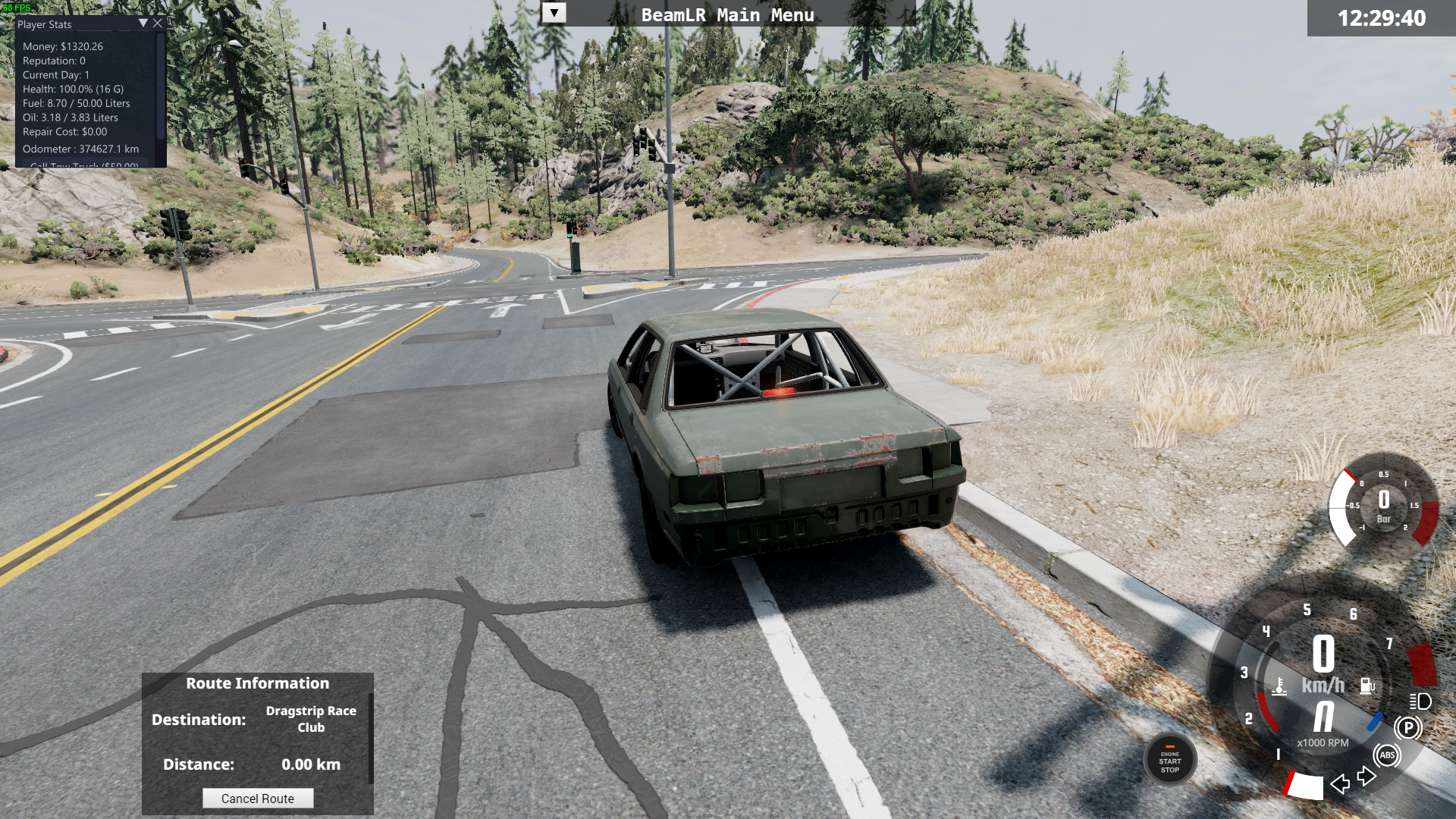Click the Engine Start Stop button

click(x=1170, y=761)
